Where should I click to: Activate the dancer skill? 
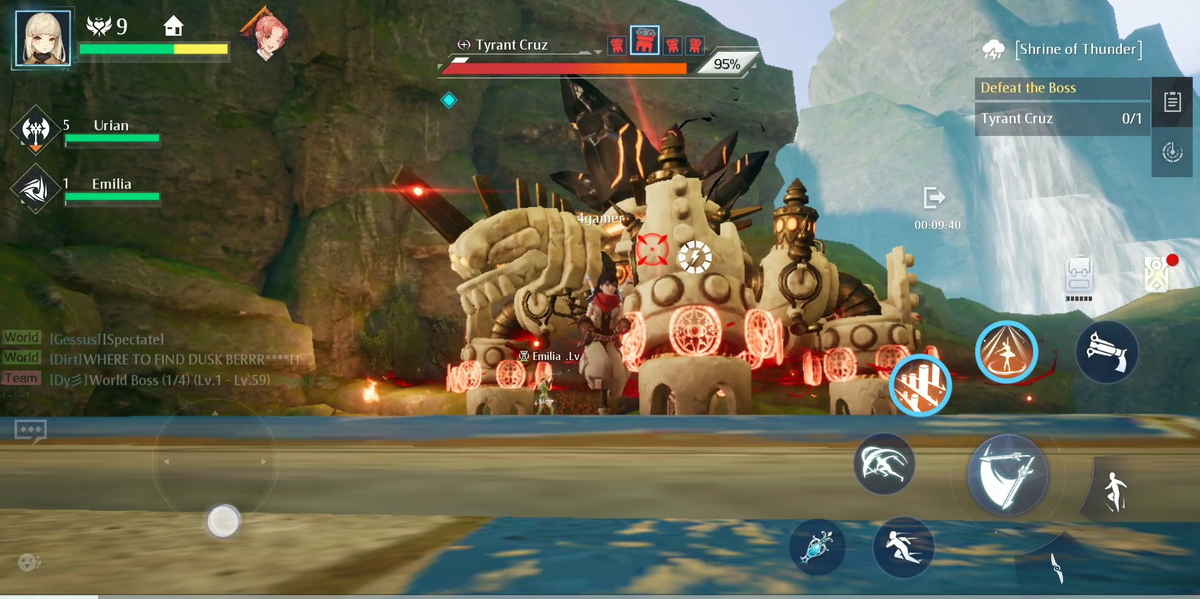[x=1006, y=352]
